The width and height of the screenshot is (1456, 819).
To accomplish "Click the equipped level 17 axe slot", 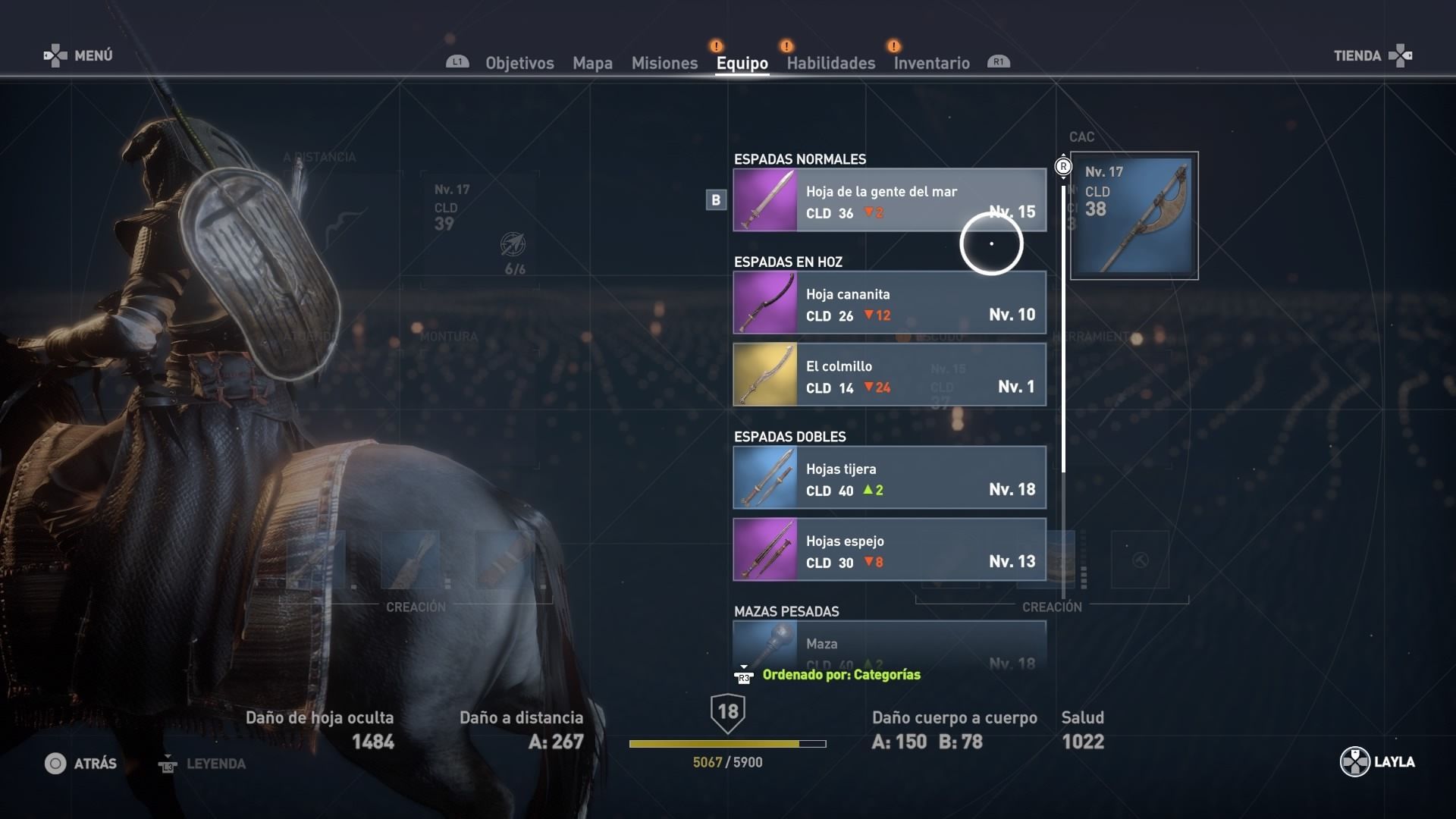I will click(x=1134, y=216).
